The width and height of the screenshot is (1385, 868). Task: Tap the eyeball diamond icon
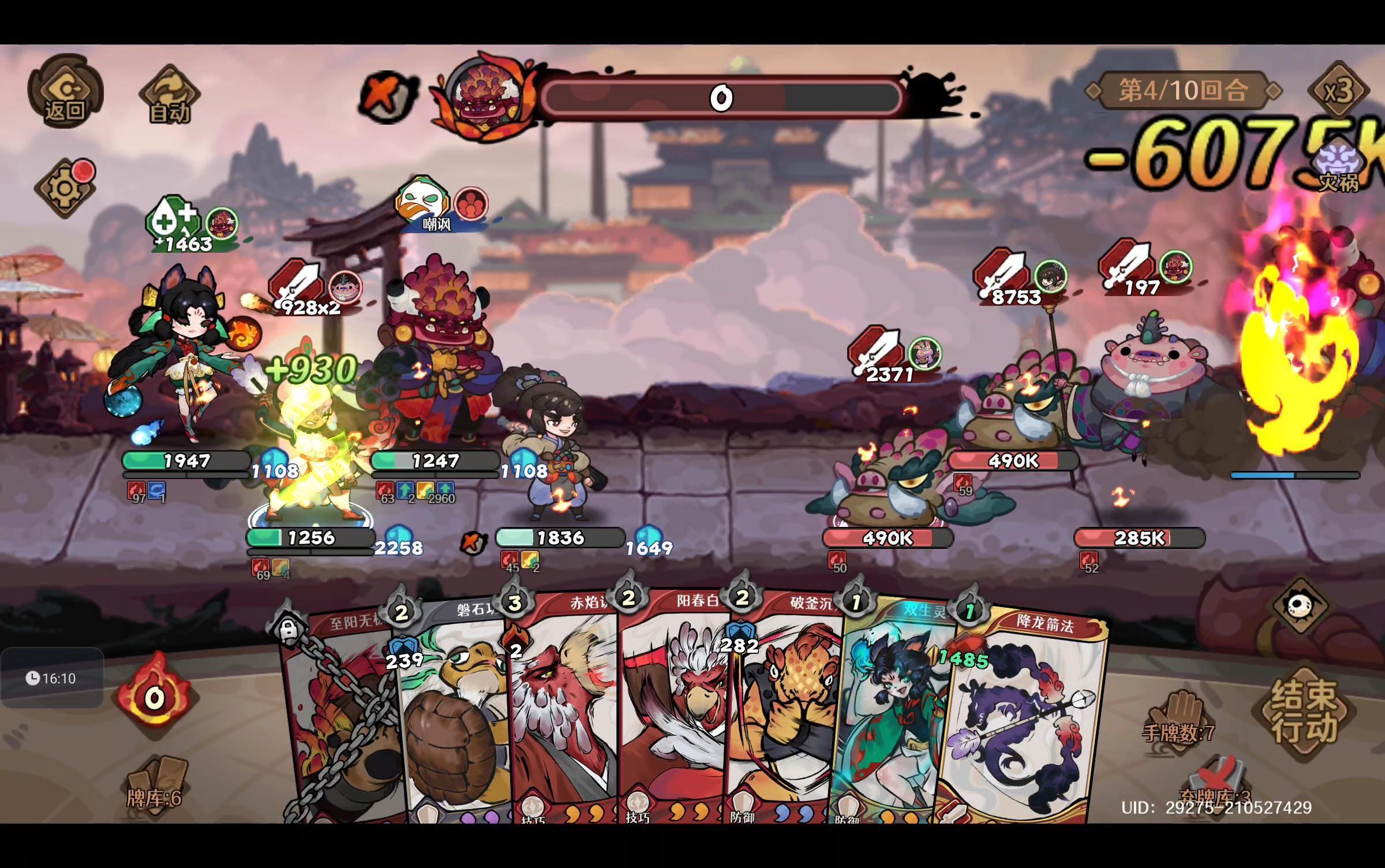(x=1300, y=605)
